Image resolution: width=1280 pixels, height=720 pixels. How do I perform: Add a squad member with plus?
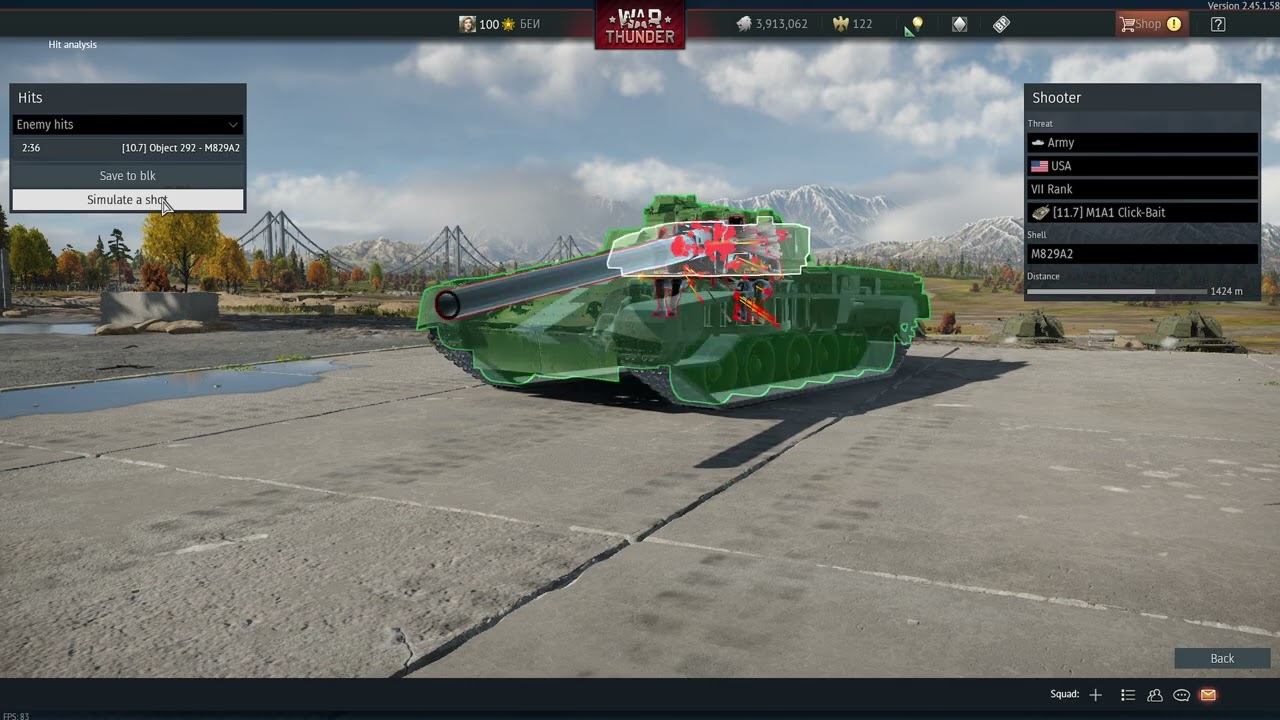point(1096,695)
